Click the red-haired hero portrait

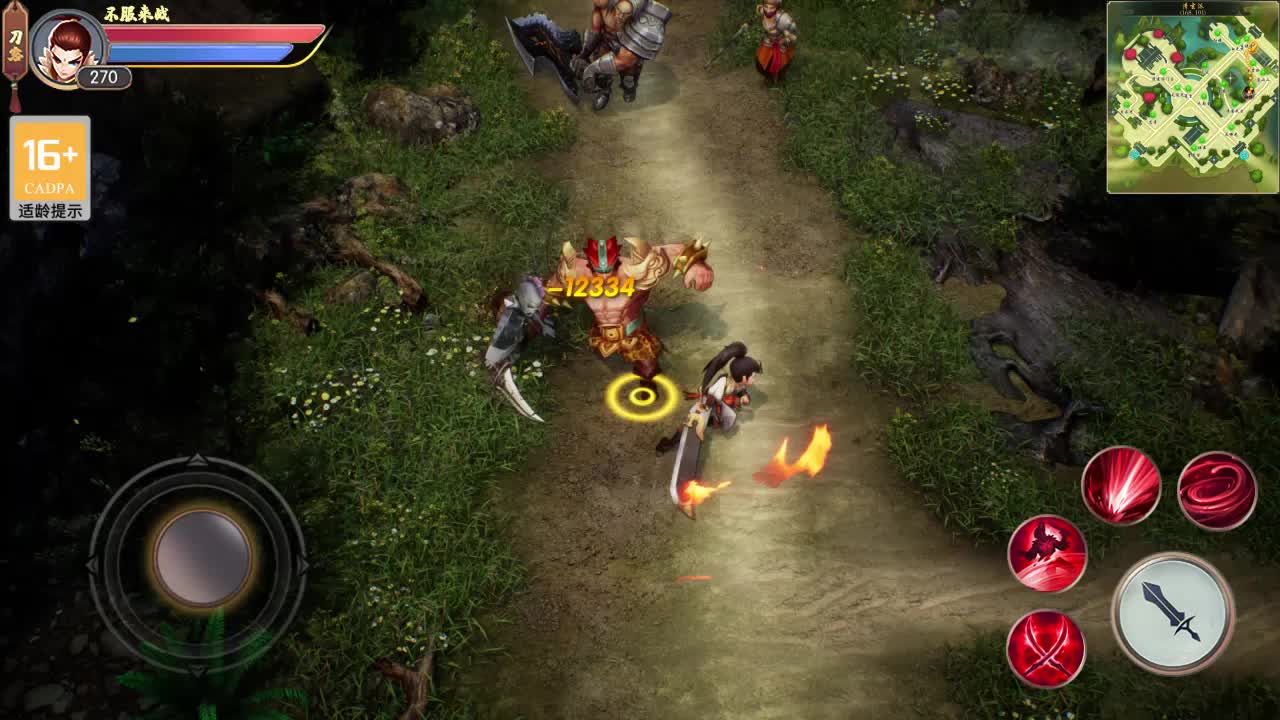pos(69,47)
